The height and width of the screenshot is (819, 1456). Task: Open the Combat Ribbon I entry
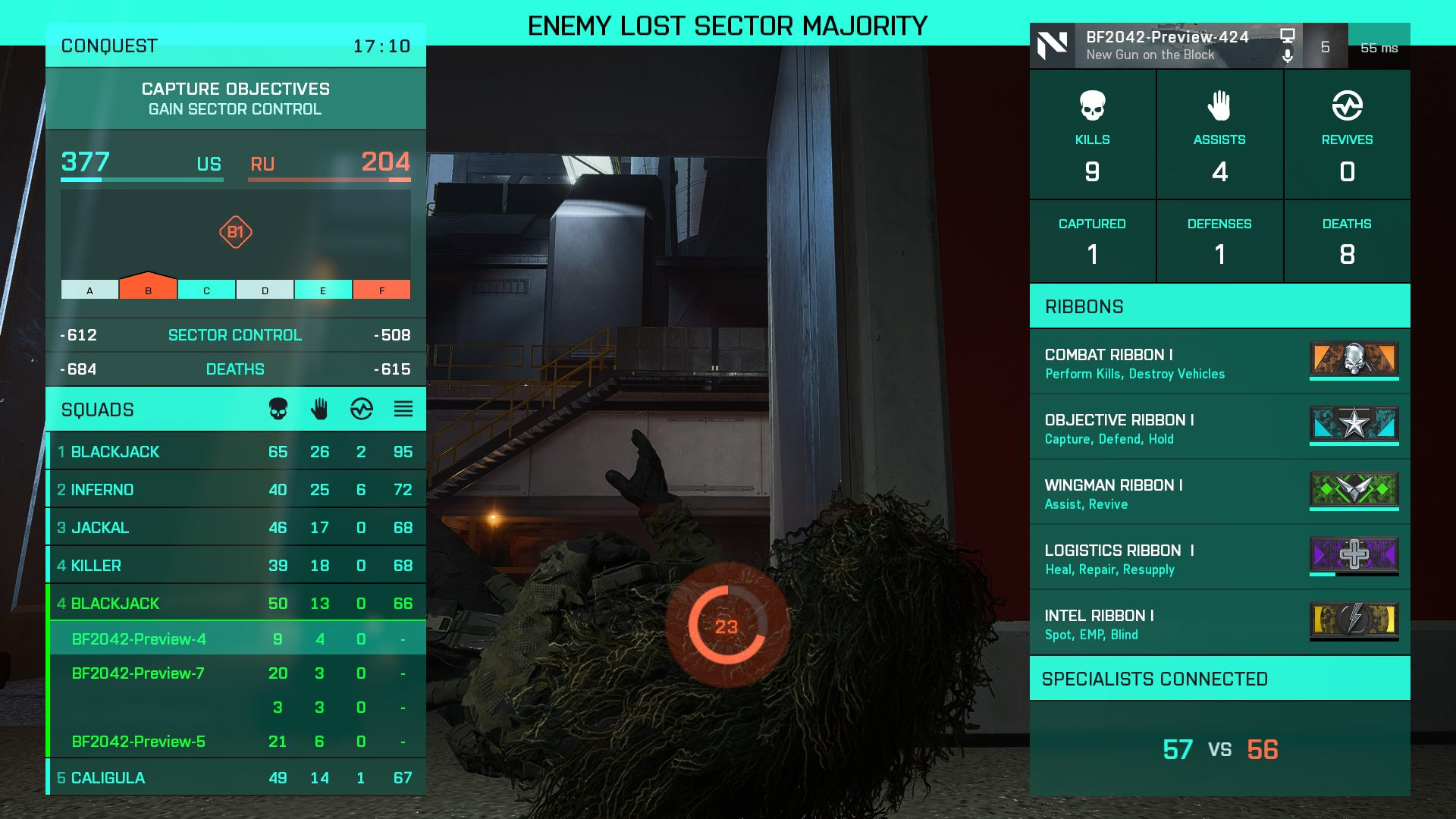(x=1219, y=362)
